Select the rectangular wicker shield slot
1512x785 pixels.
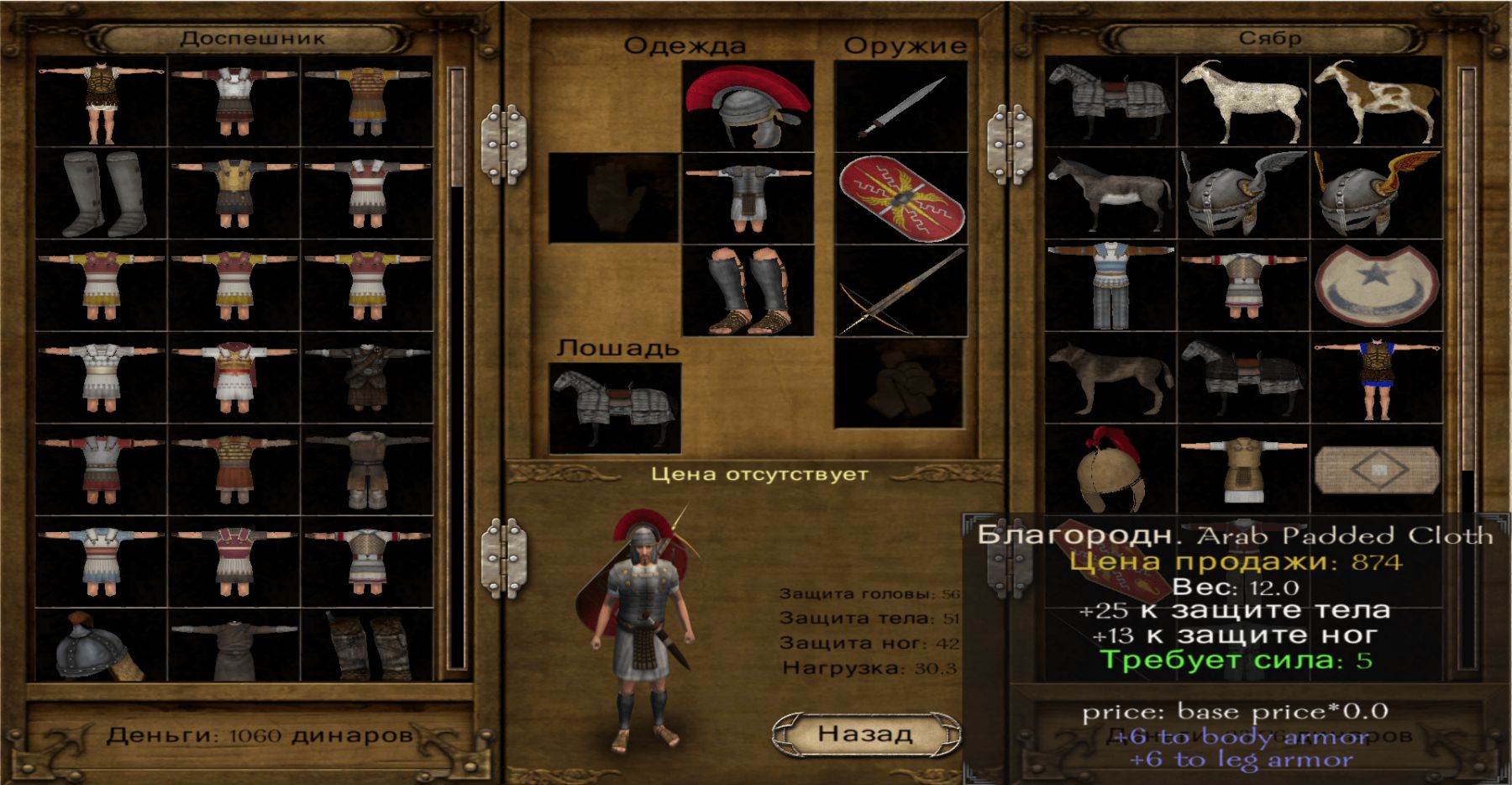pyautogui.click(x=1376, y=469)
